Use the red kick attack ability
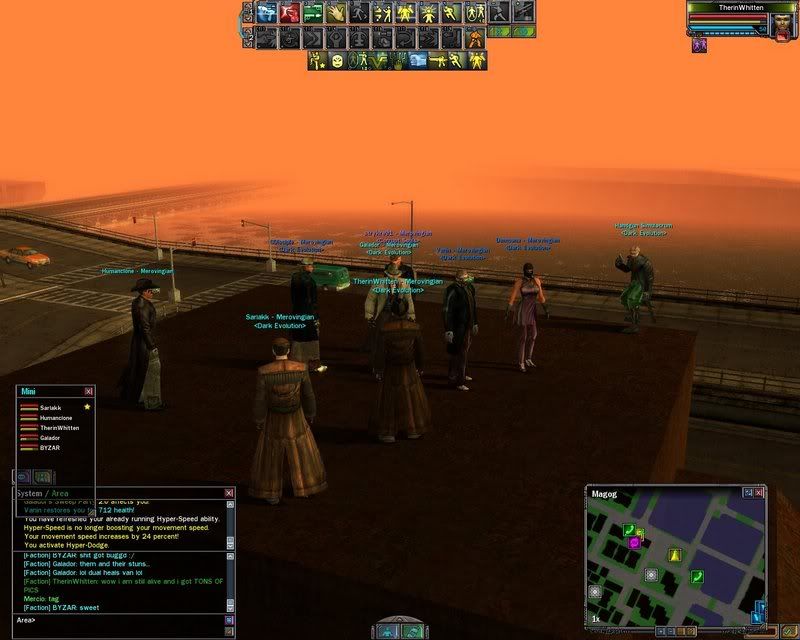The width and height of the screenshot is (800, 640). (287, 13)
